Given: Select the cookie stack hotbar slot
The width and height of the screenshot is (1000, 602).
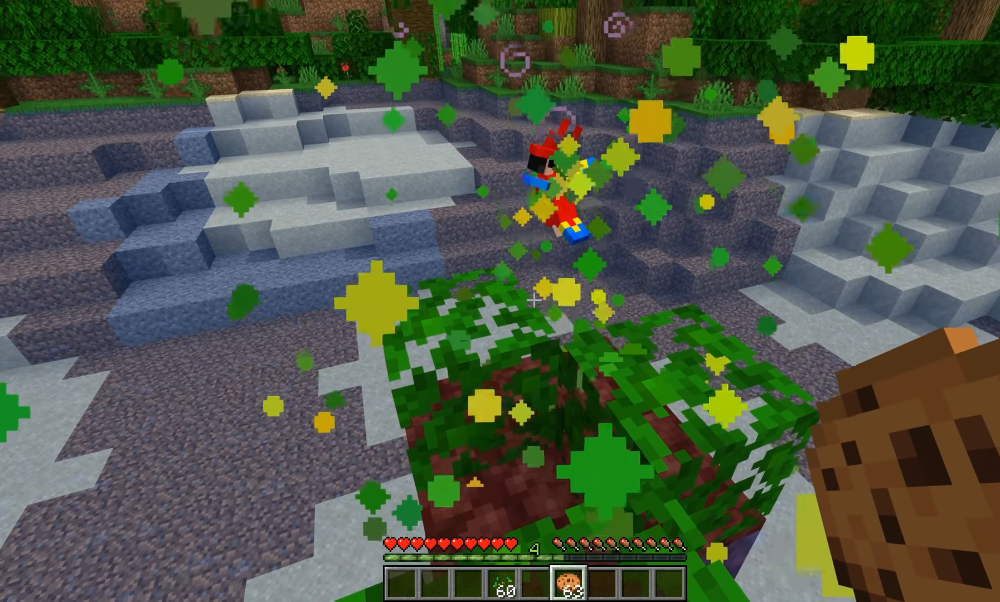Looking at the screenshot, I should [568, 583].
